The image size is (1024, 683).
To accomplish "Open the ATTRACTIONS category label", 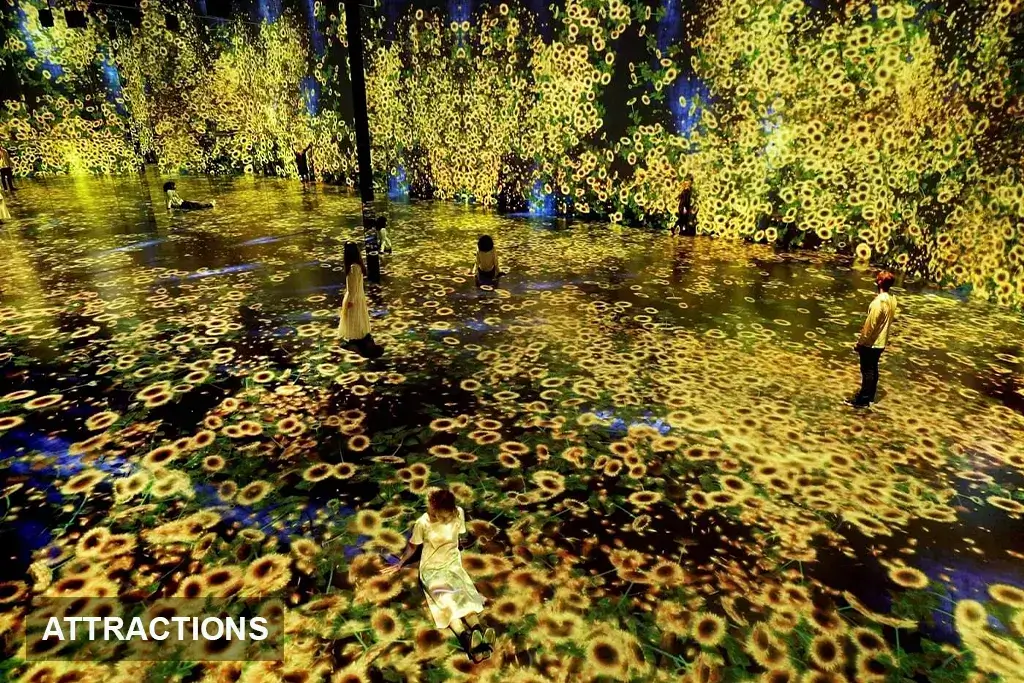I will [155, 629].
